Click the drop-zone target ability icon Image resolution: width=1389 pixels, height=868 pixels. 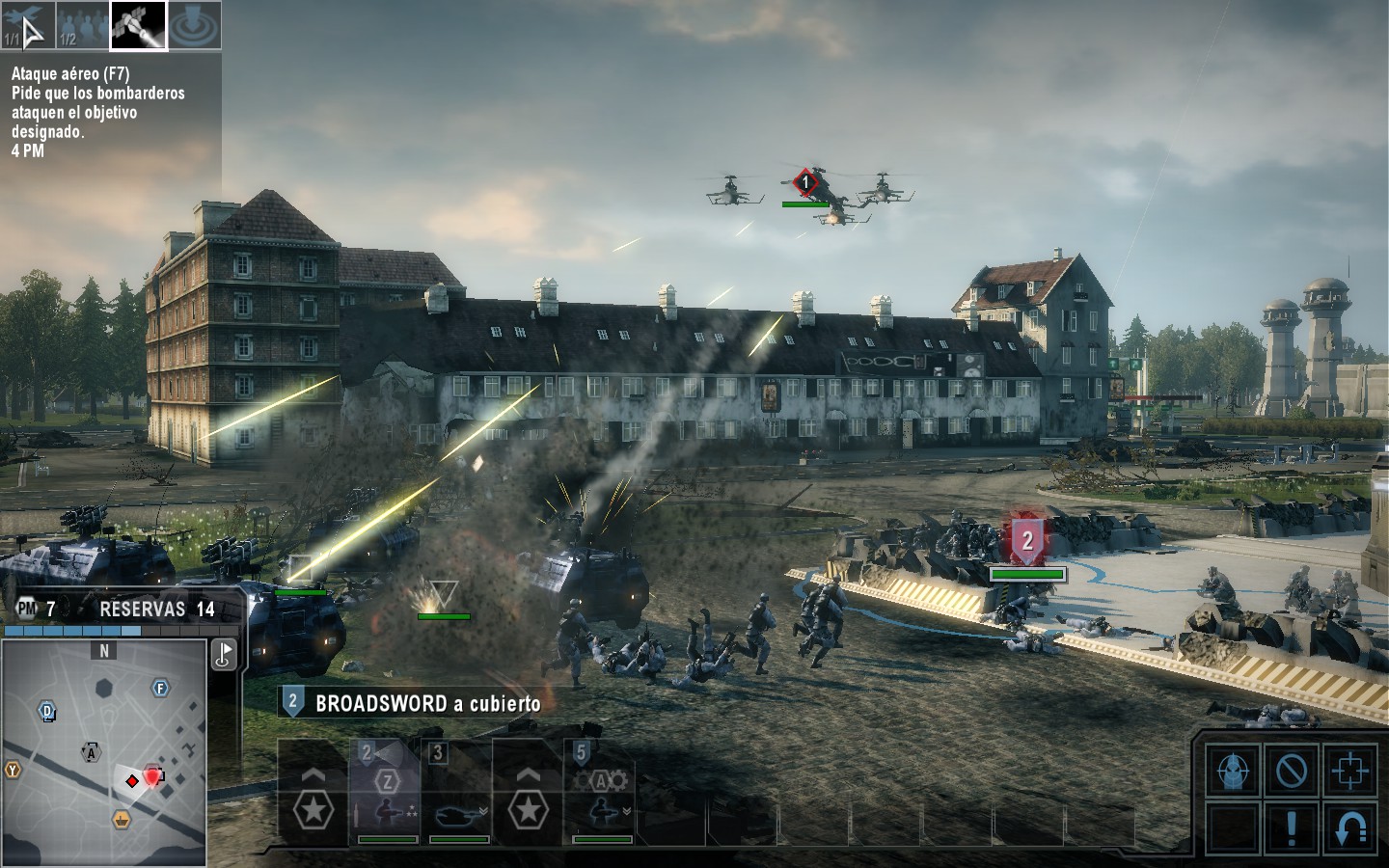click(x=194, y=25)
